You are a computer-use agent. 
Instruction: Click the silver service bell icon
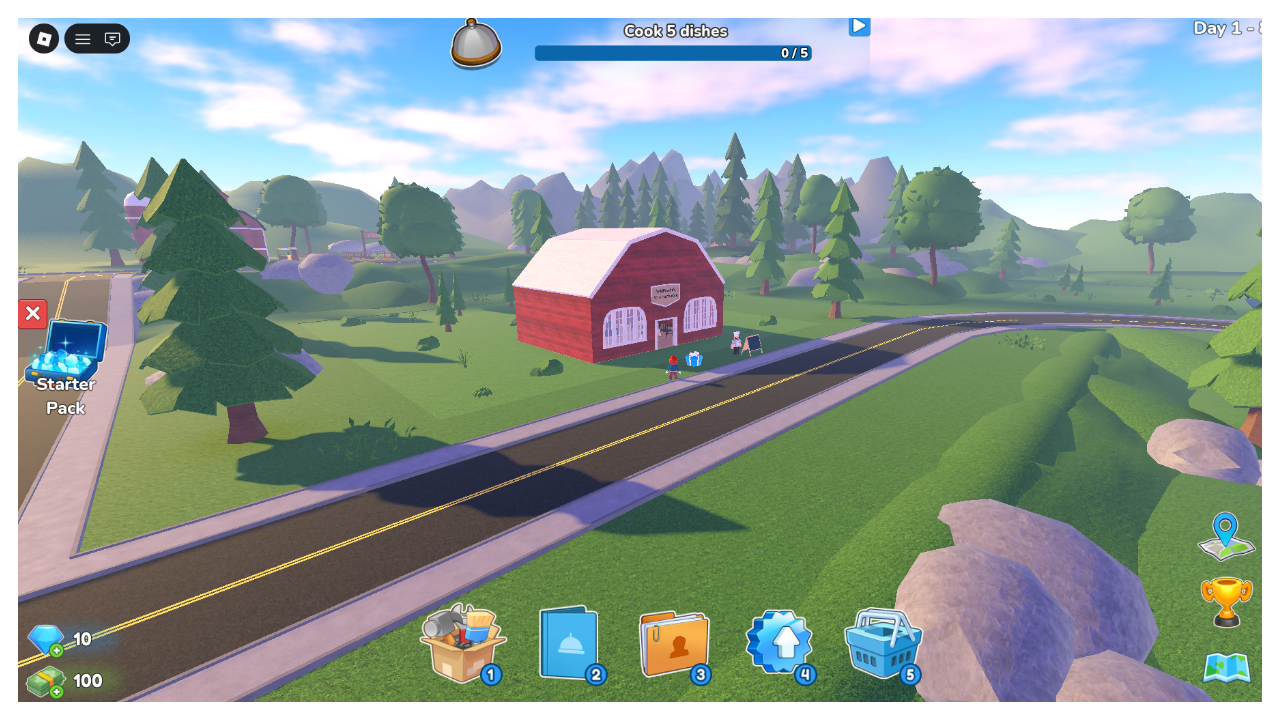pyautogui.click(x=476, y=44)
